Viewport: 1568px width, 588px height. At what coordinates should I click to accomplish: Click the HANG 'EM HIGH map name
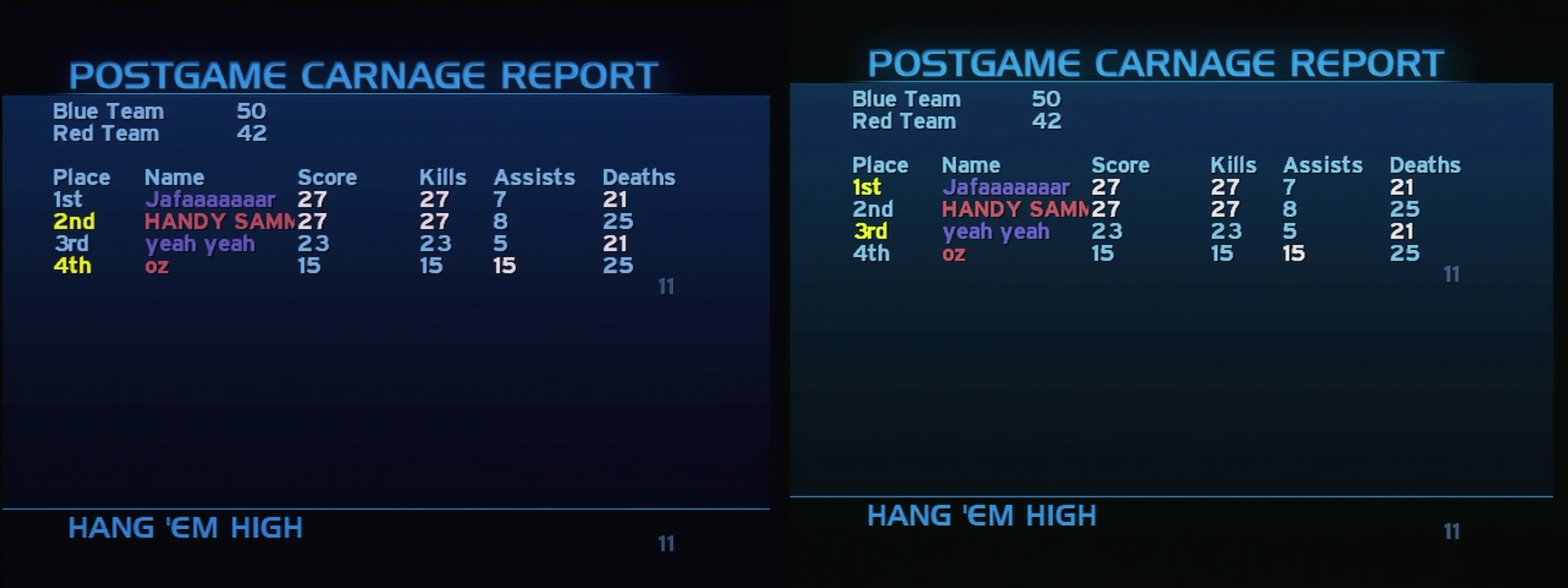[185, 528]
